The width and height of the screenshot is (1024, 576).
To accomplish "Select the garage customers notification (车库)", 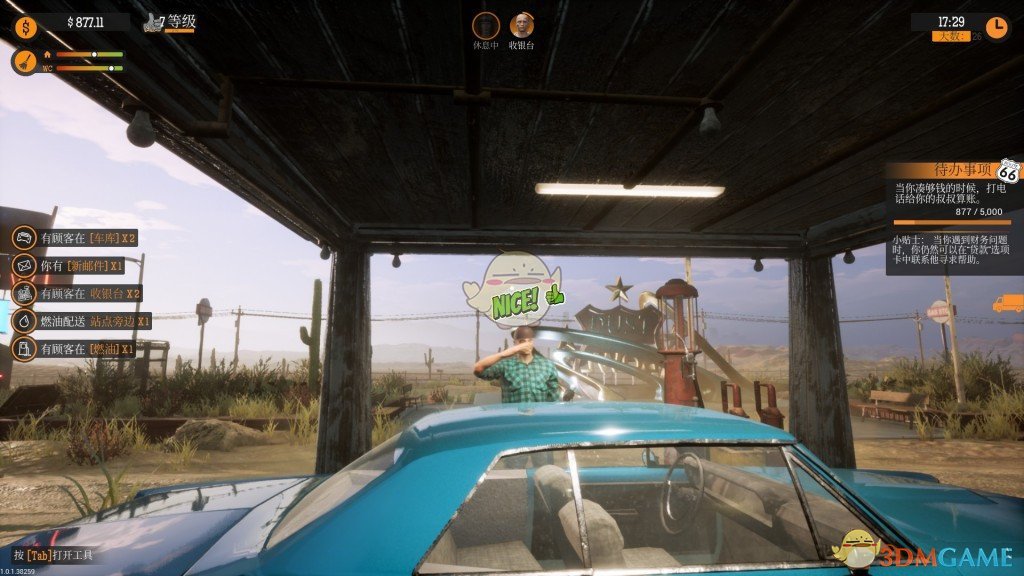I will [75, 238].
